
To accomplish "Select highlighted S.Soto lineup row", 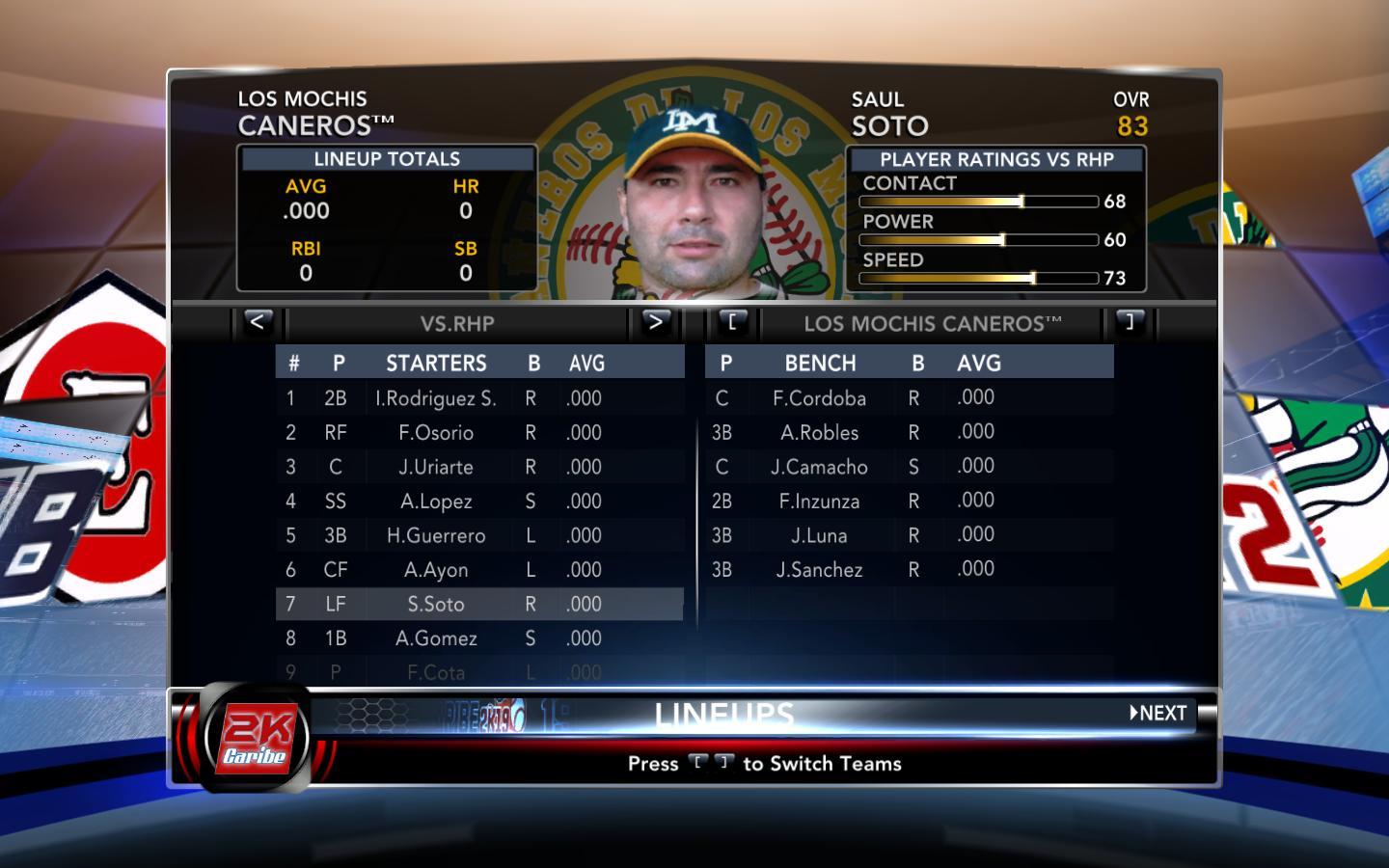I will pyautogui.click(x=436, y=604).
